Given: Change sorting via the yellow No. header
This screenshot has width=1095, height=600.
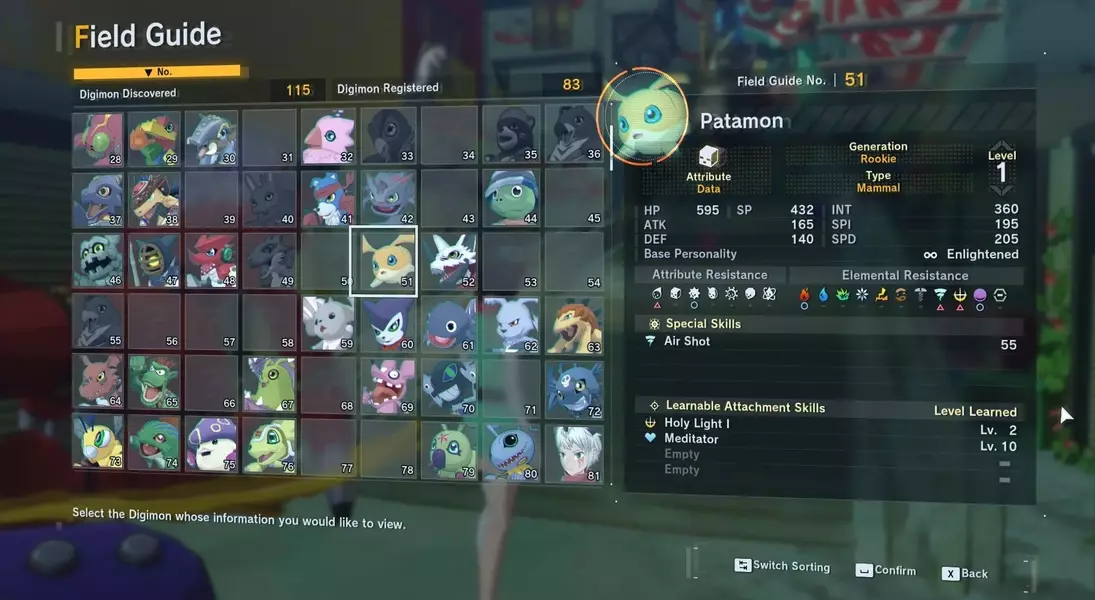Looking at the screenshot, I should coord(157,72).
